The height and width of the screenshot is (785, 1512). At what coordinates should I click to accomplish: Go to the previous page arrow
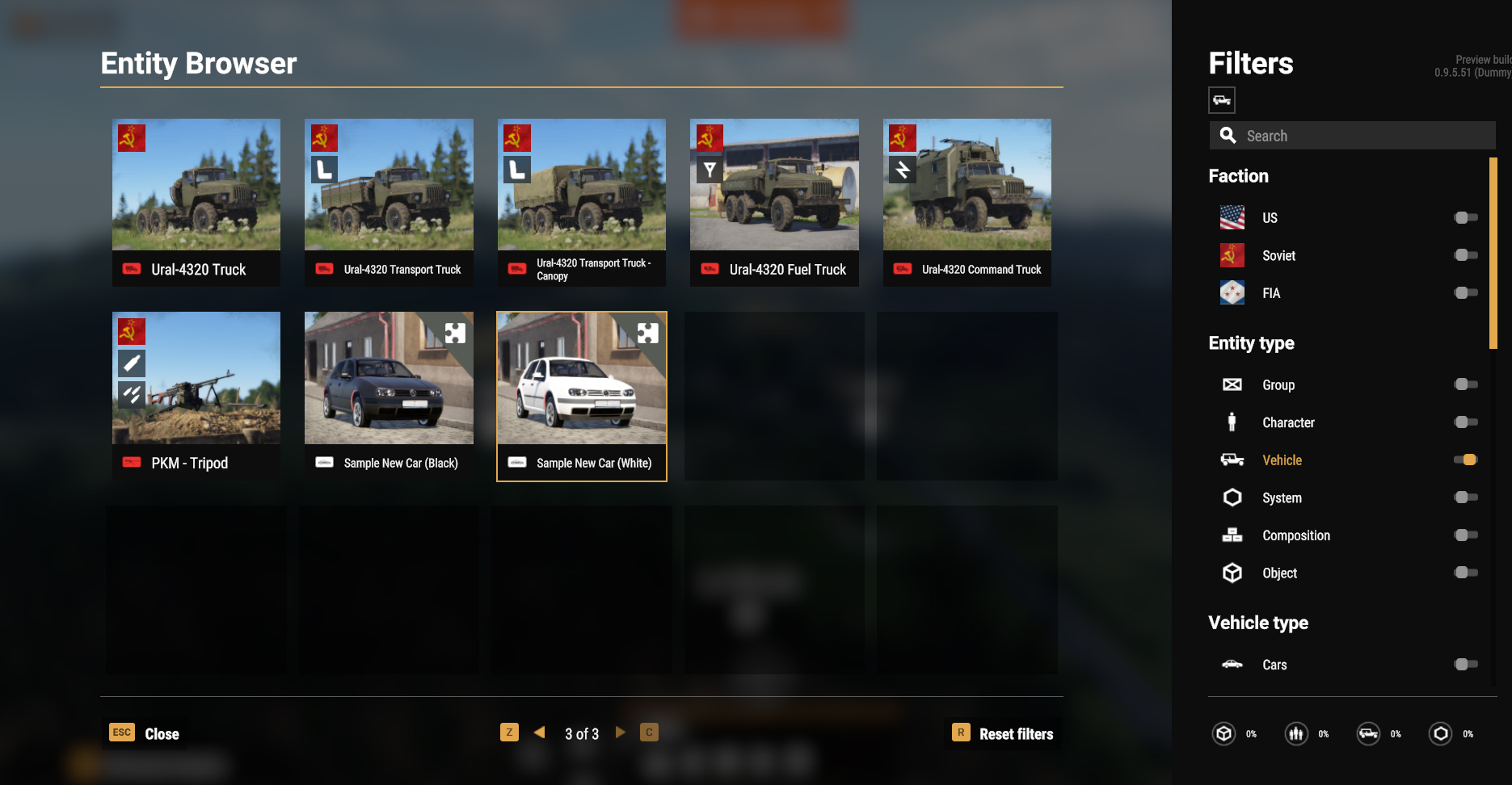539,733
